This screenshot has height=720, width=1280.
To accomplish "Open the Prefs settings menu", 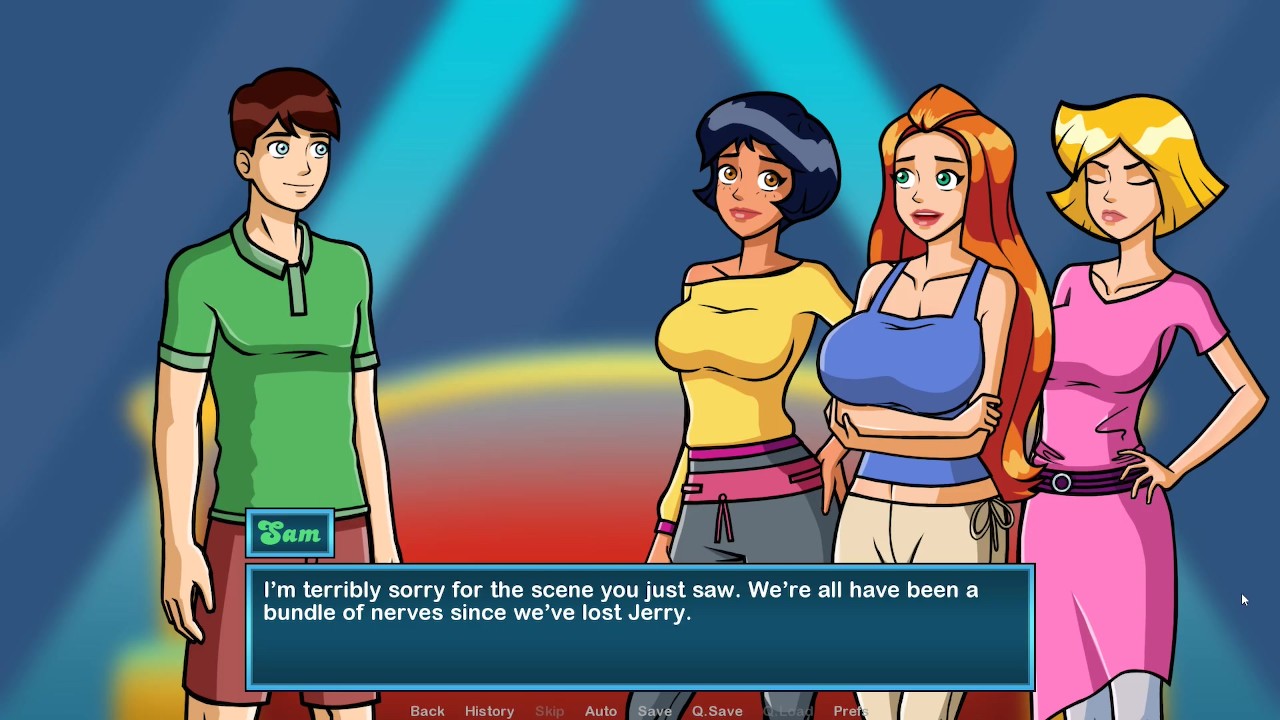I will coord(851,710).
